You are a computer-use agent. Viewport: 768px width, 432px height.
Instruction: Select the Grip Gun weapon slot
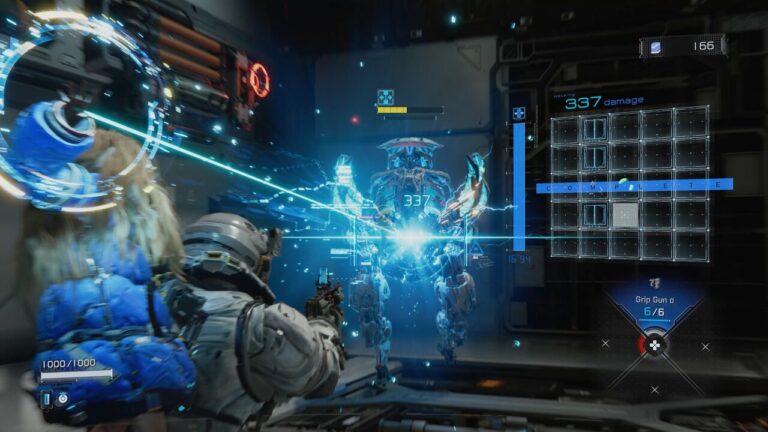coord(654,305)
